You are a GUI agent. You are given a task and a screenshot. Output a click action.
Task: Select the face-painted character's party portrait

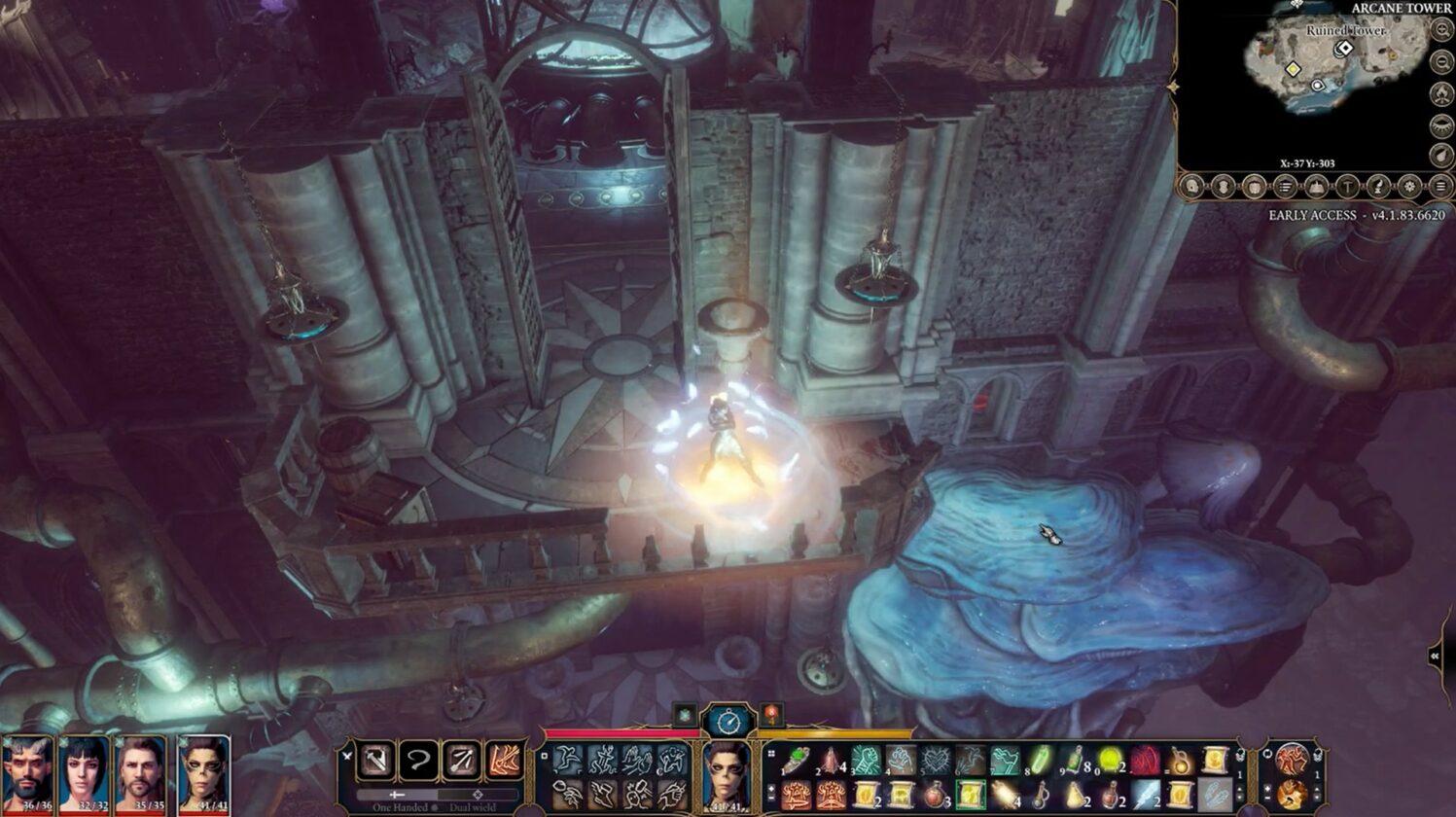coord(203,773)
